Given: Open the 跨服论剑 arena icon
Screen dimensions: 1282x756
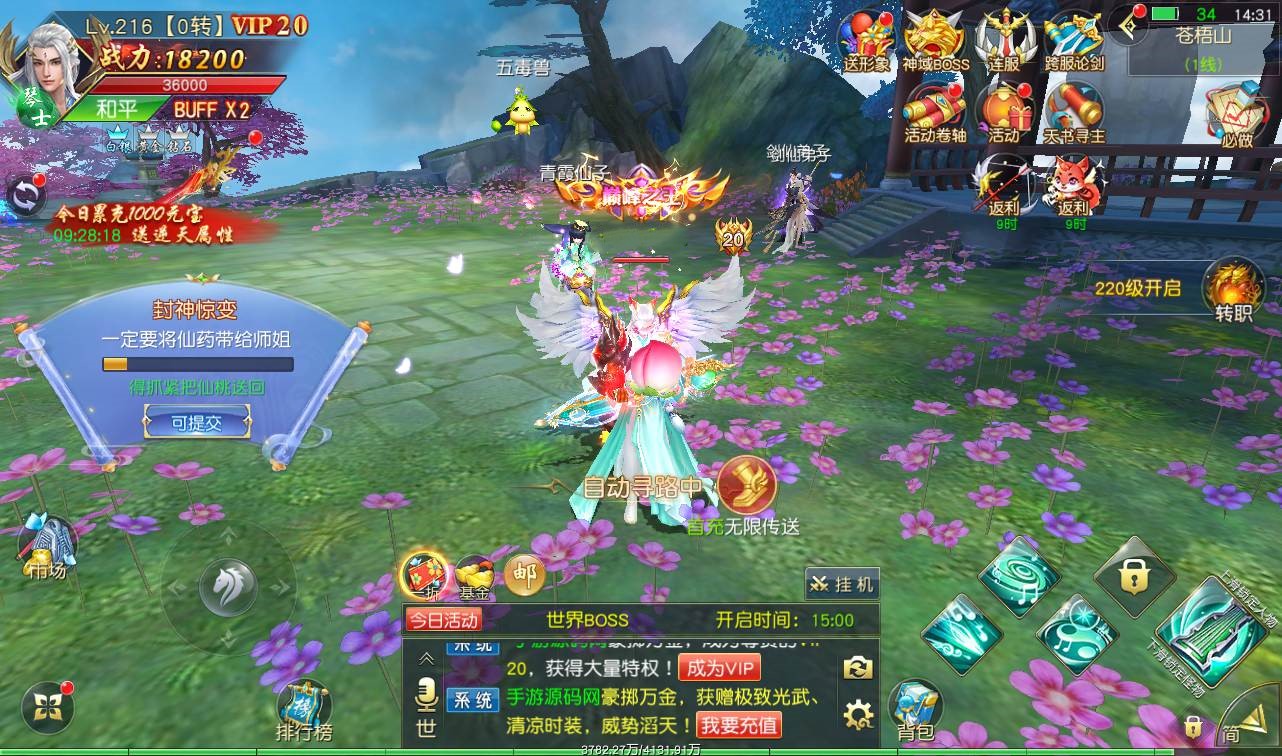Looking at the screenshot, I should click(1074, 40).
